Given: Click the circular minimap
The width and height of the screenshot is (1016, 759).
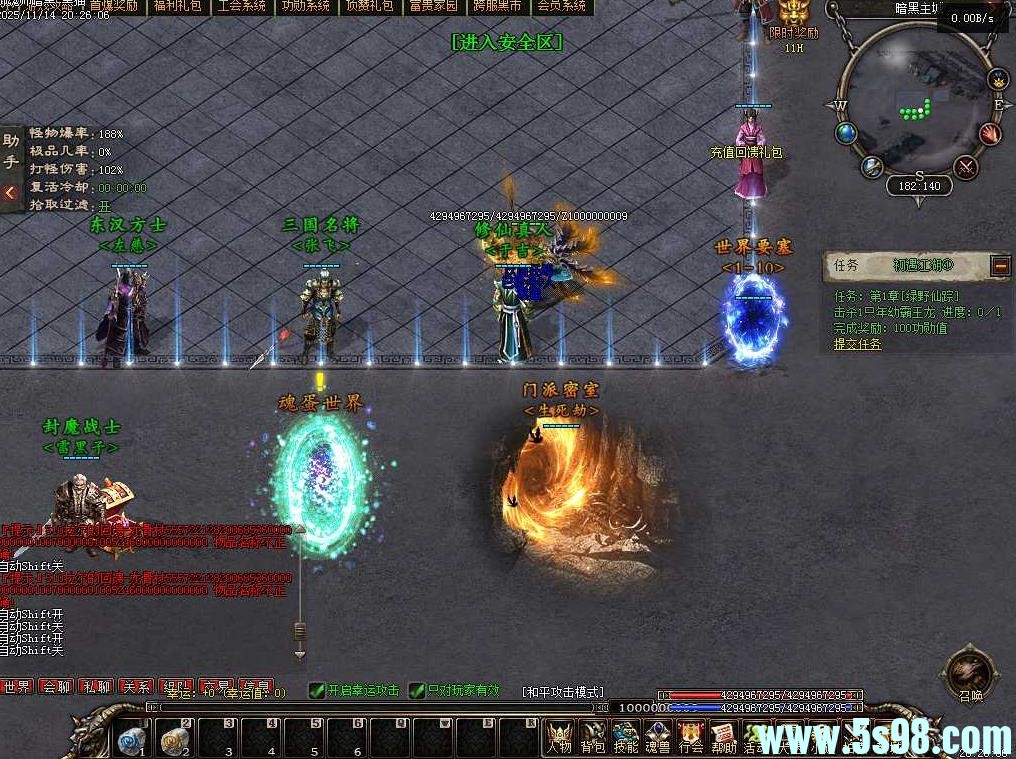Looking at the screenshot, I should point(918,105).
